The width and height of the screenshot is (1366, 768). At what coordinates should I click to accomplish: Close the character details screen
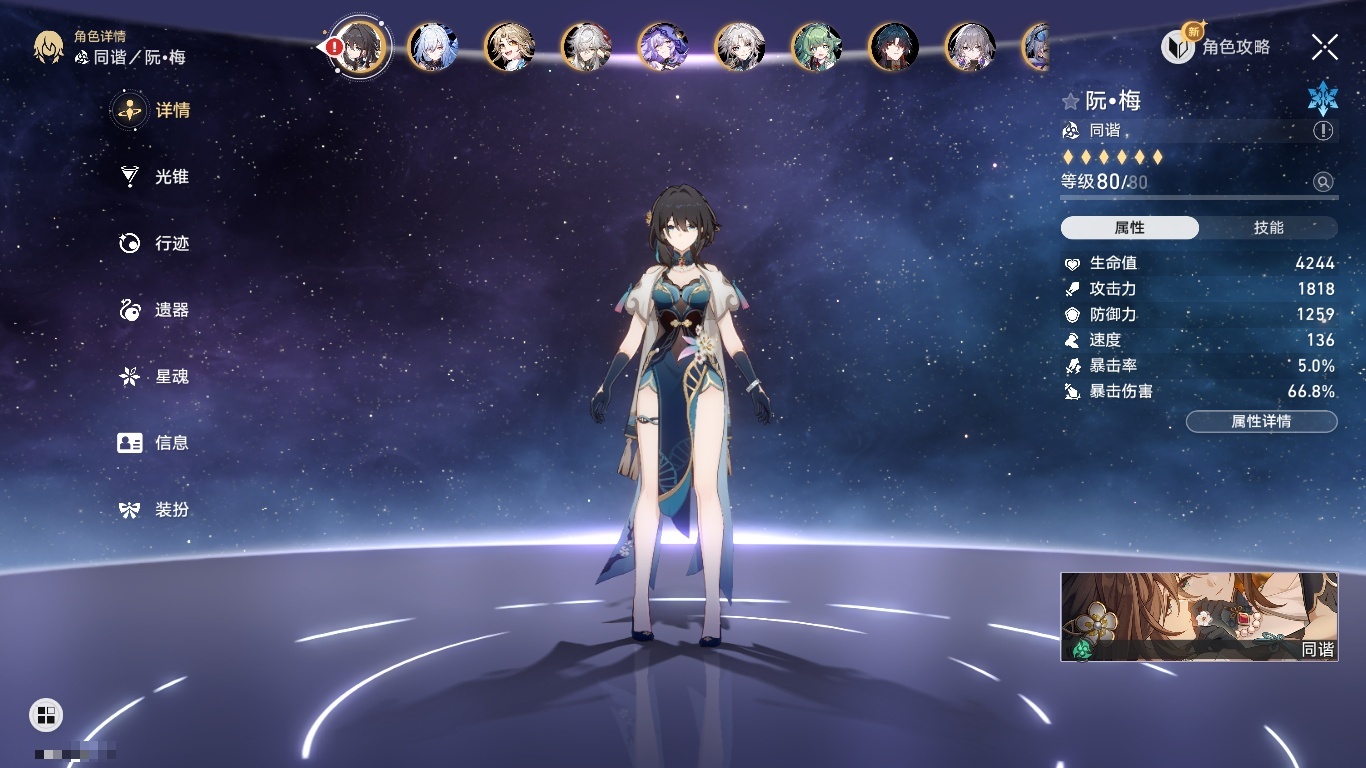pyautogui.click(x=1325, y=46)
